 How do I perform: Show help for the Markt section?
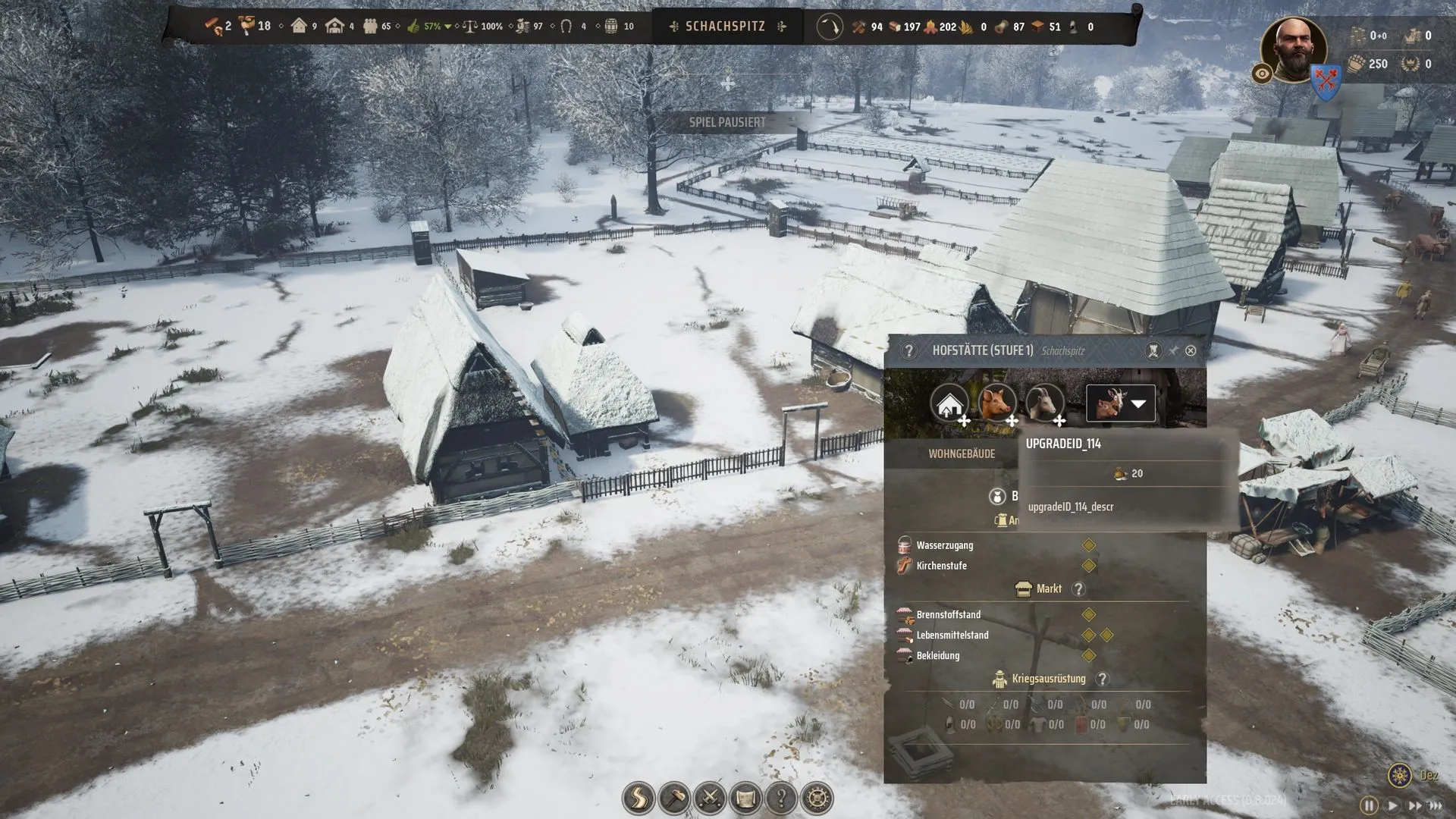1078,589
